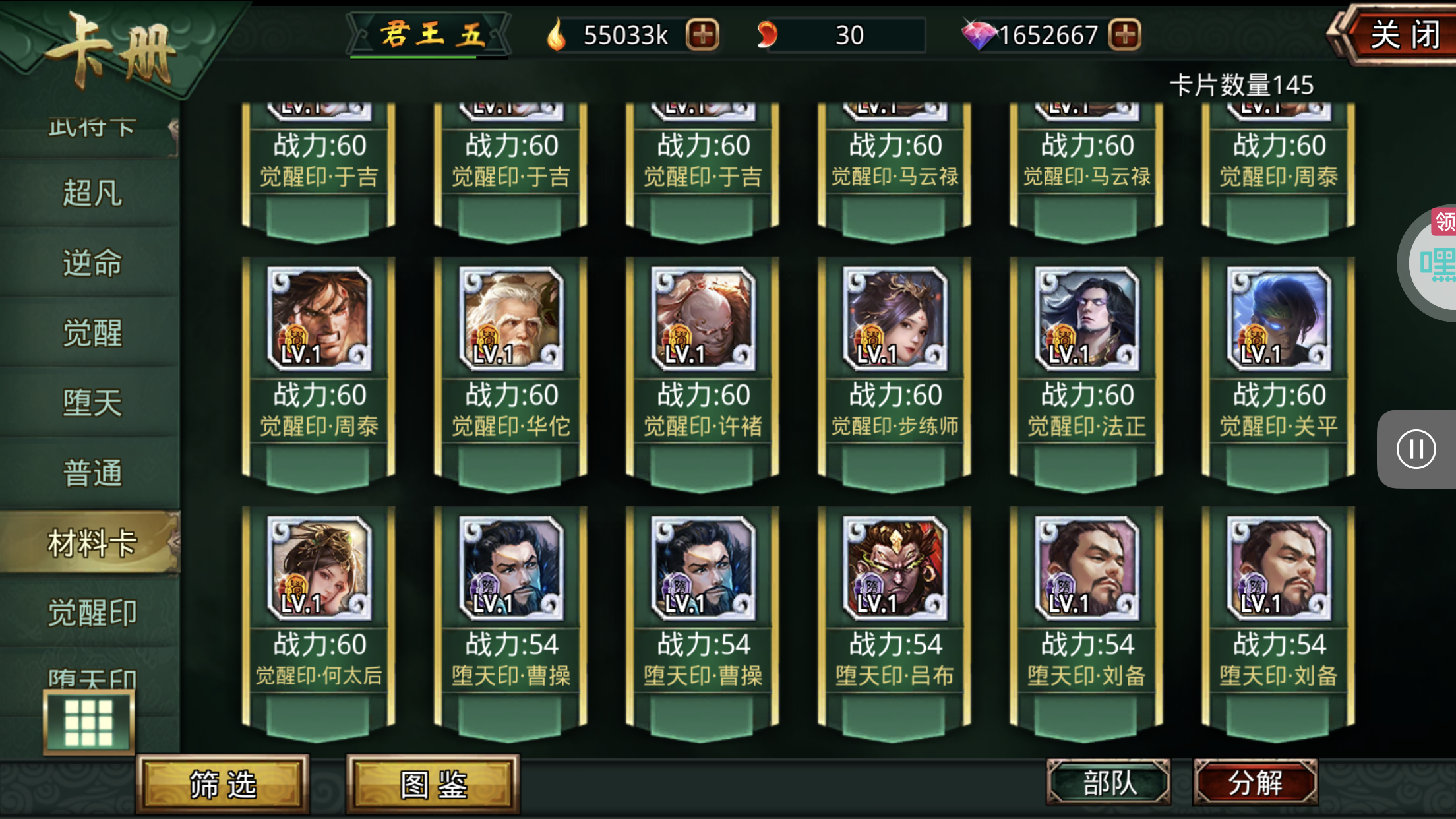The image size is (1456, 819).
Task: Select the 觉醒印·华佗 card
Action: (x=511, y=369)
